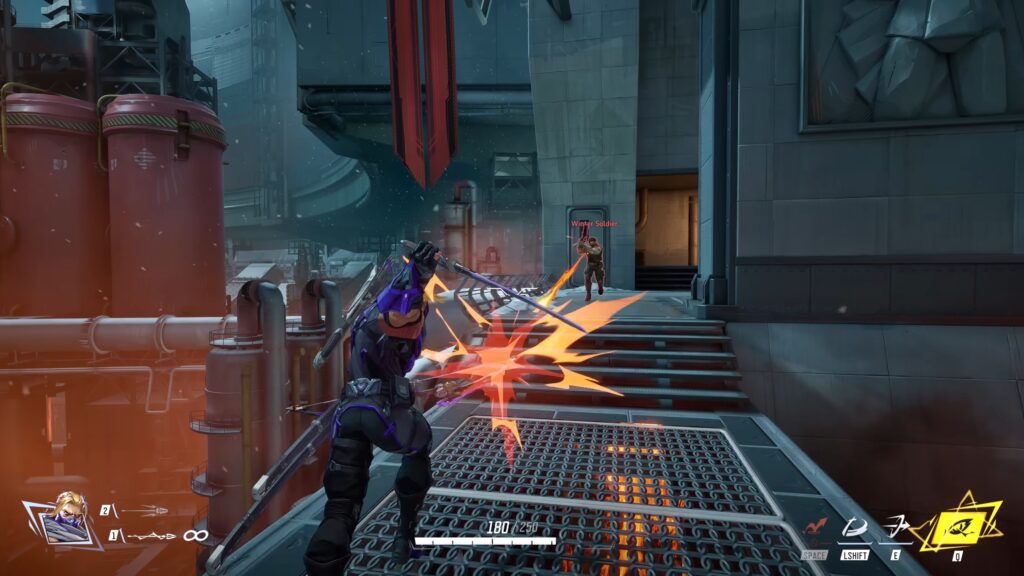Activate the yellow eye ultimate ability
The image size is (1024, 576).
coord(957,521)
